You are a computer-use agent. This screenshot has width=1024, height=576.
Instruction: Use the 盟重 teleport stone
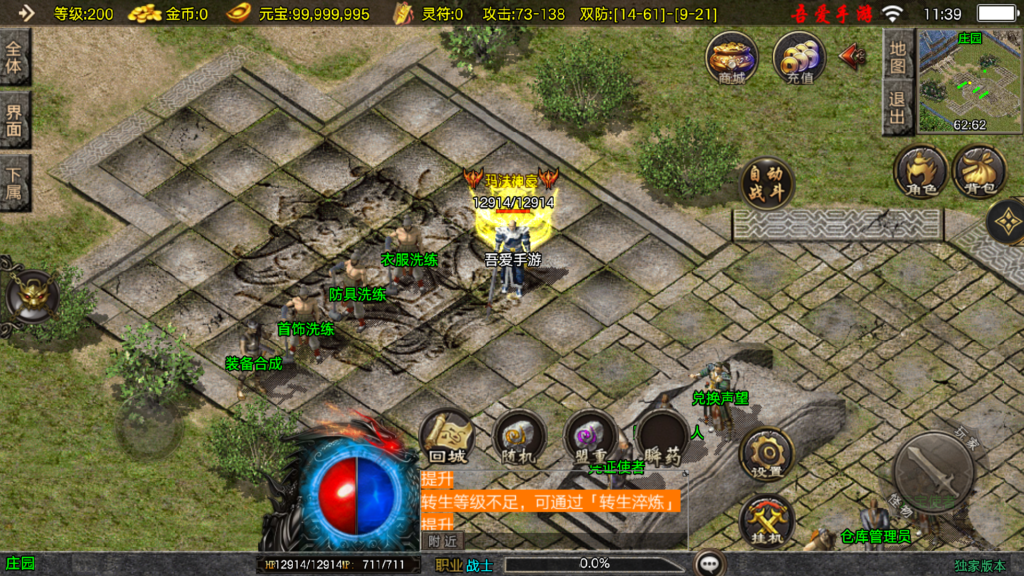click(x=590, y=436)
